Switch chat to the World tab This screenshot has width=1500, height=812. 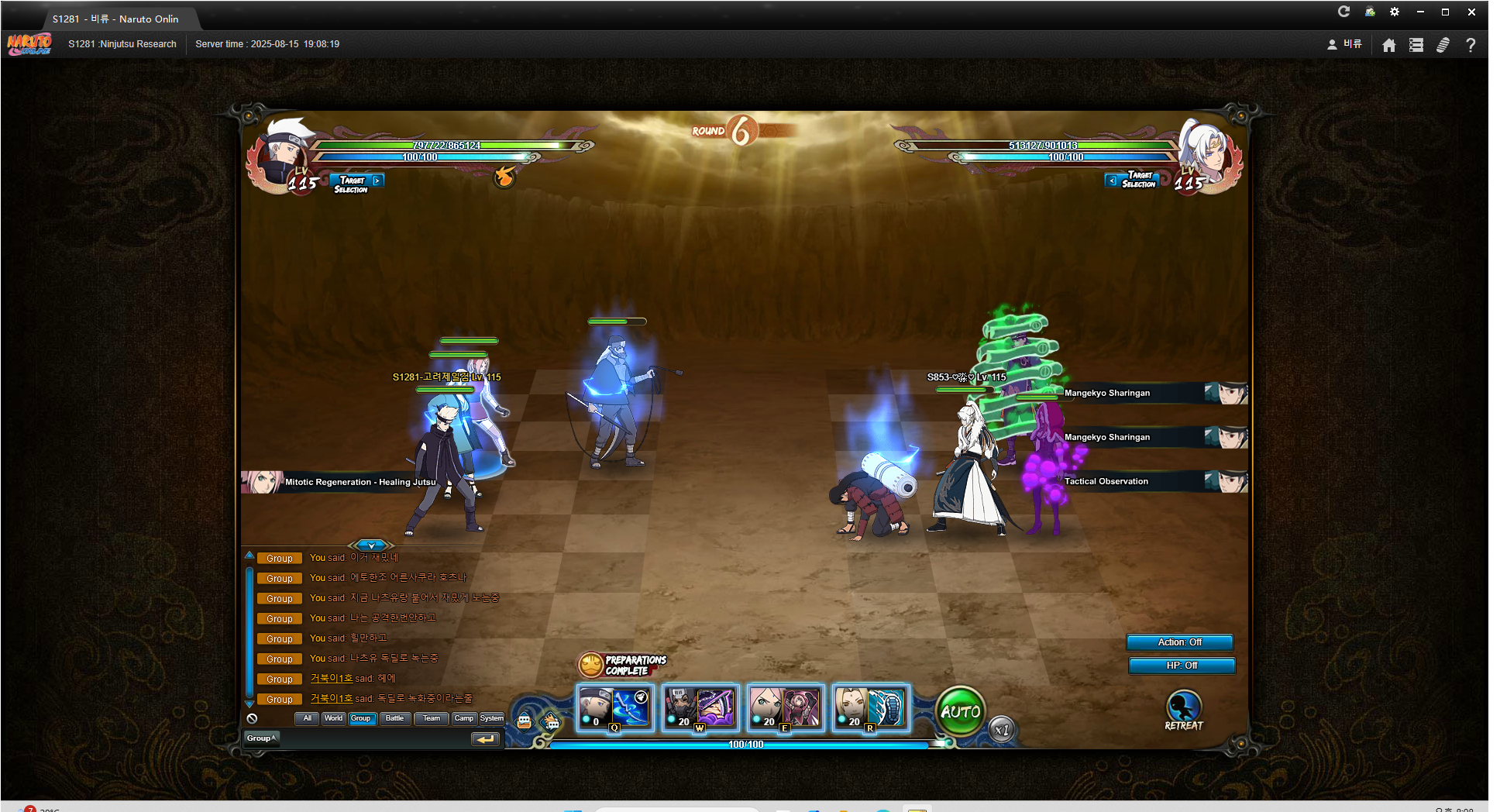[x=333, y=718]
